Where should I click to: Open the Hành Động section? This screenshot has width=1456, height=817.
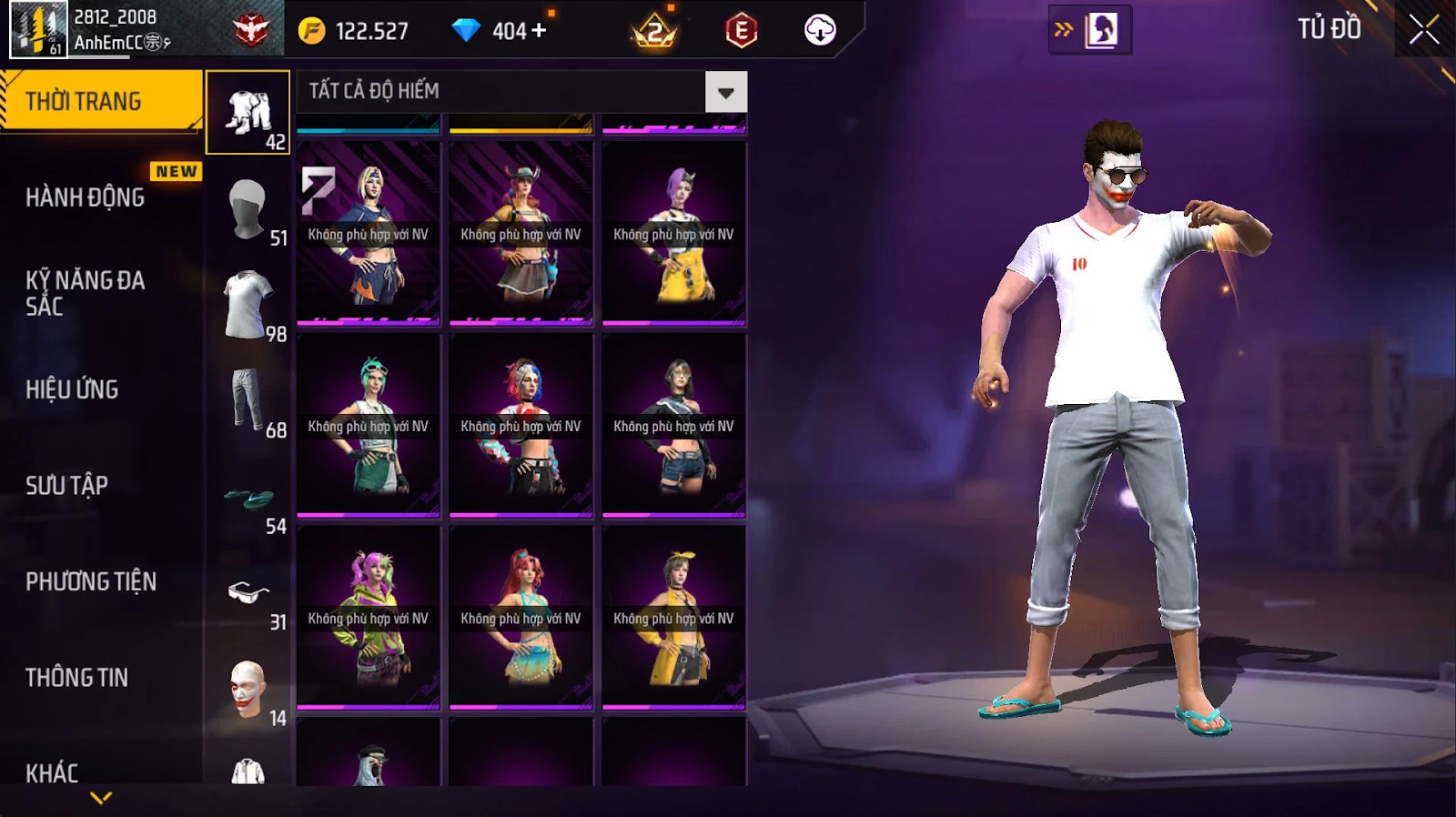tap(85, 197)
